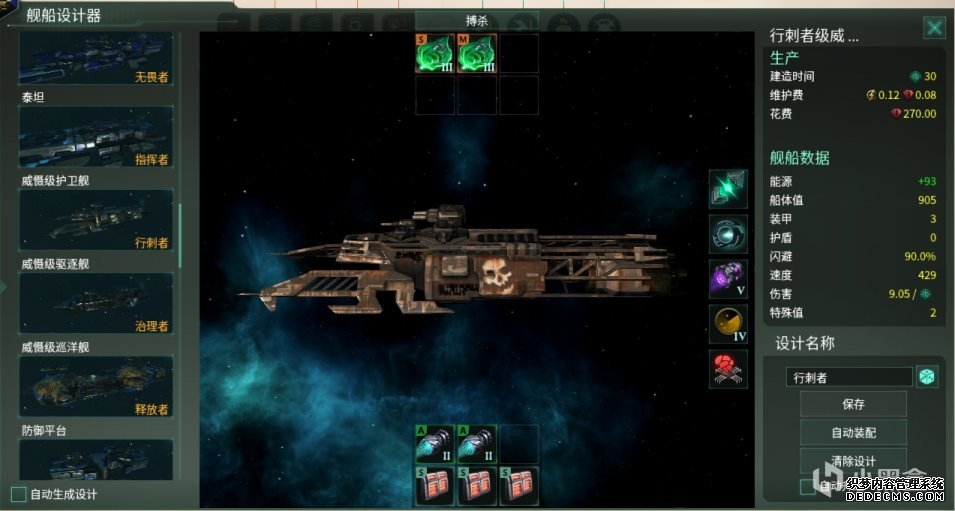
Task: Open the 搏杀 section selector
Action: [476, 19]
